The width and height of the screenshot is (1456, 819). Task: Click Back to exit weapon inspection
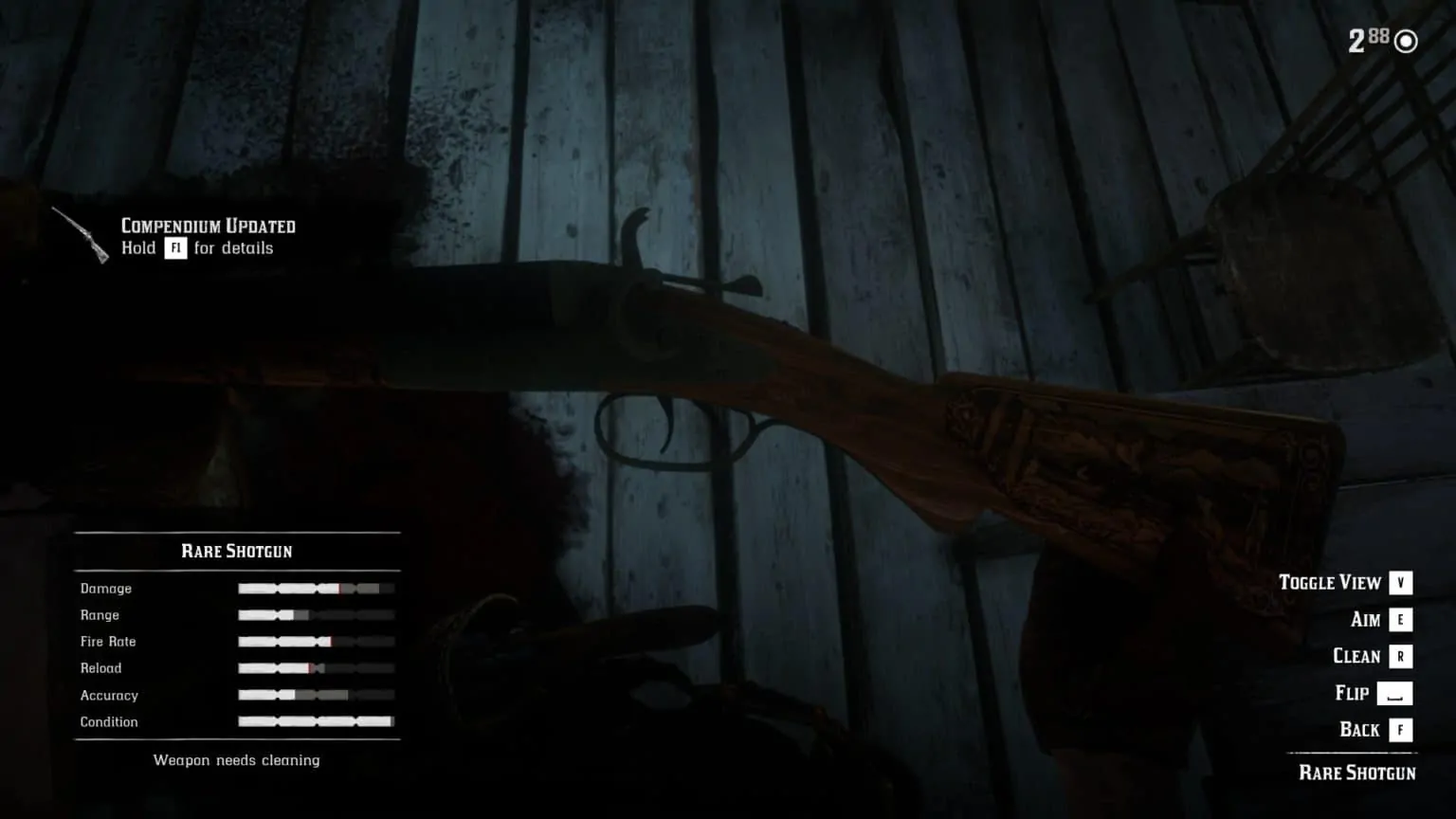pyautogui.click(x=1361, y=729)
